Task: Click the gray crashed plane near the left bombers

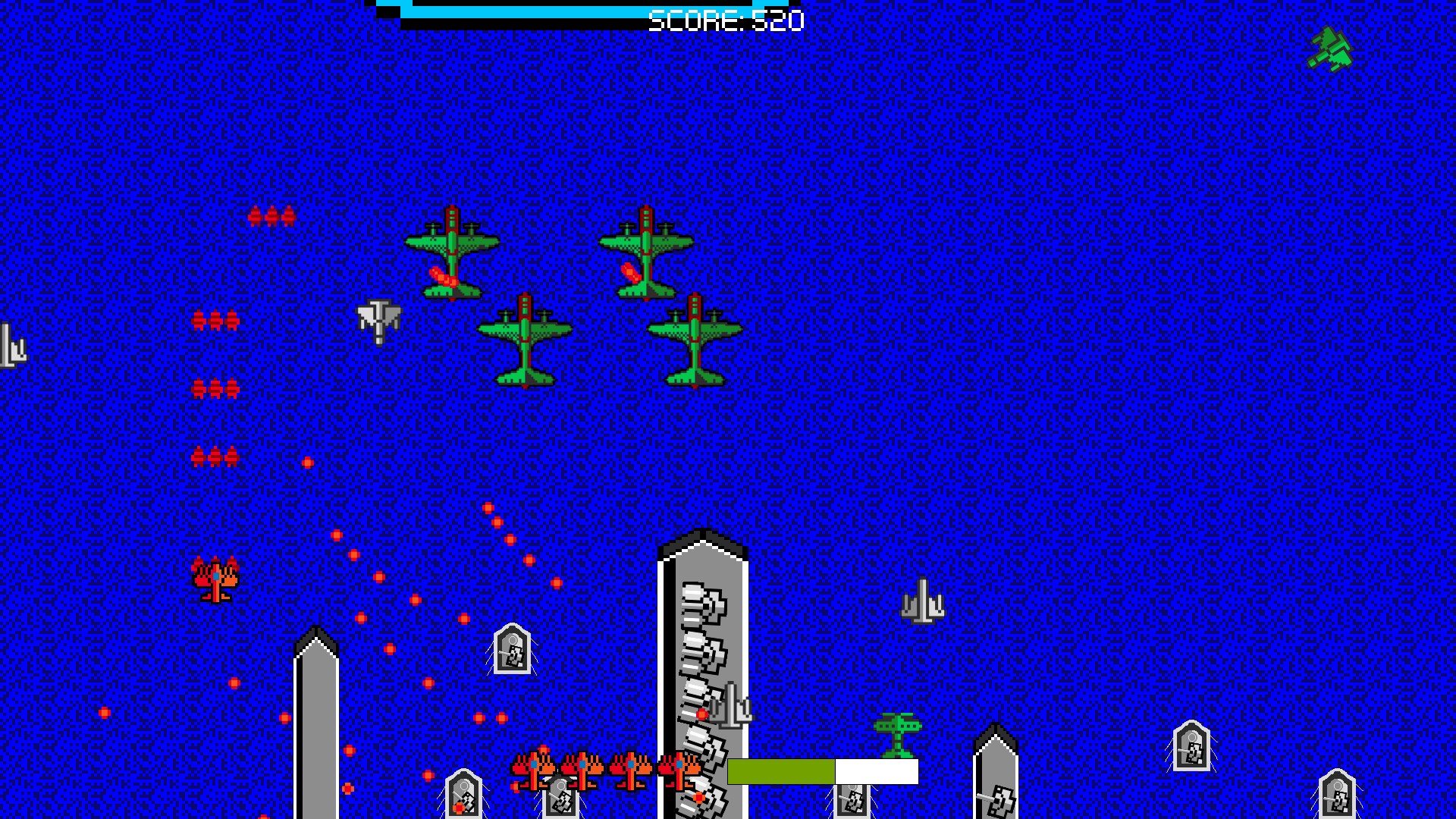Action: pyautogui.click(x=378, y=322)
